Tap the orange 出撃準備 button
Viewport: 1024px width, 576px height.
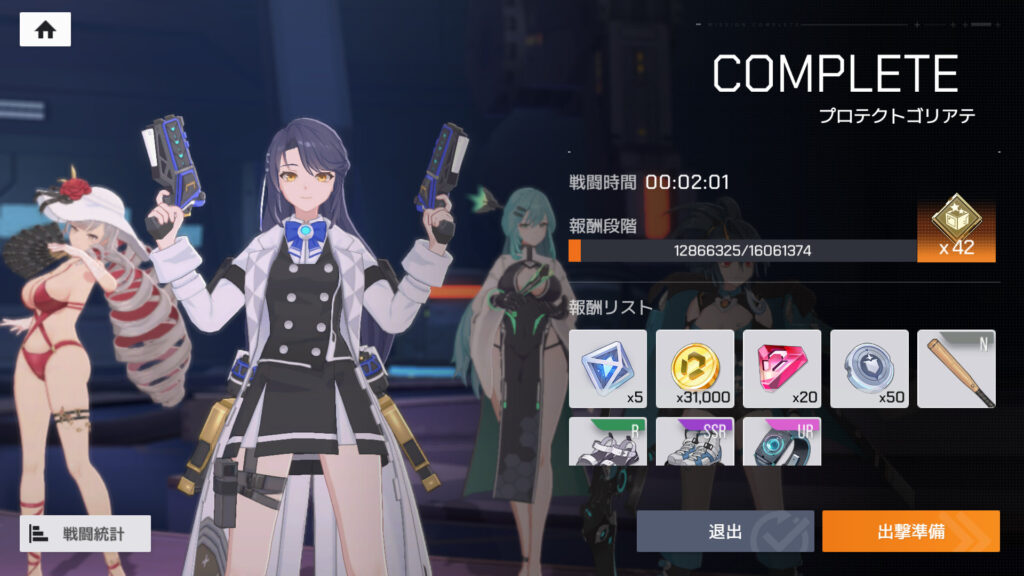coord(910,531)
